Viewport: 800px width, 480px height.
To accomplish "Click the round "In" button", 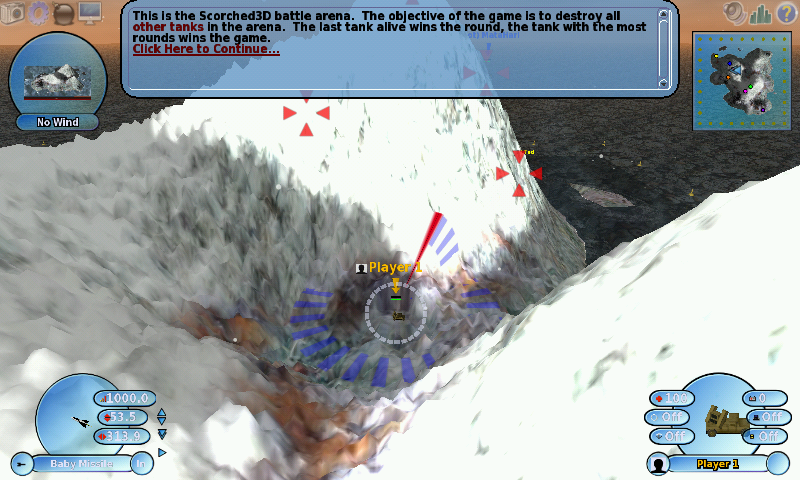I will pyautogui.click(x=141, y=463).
